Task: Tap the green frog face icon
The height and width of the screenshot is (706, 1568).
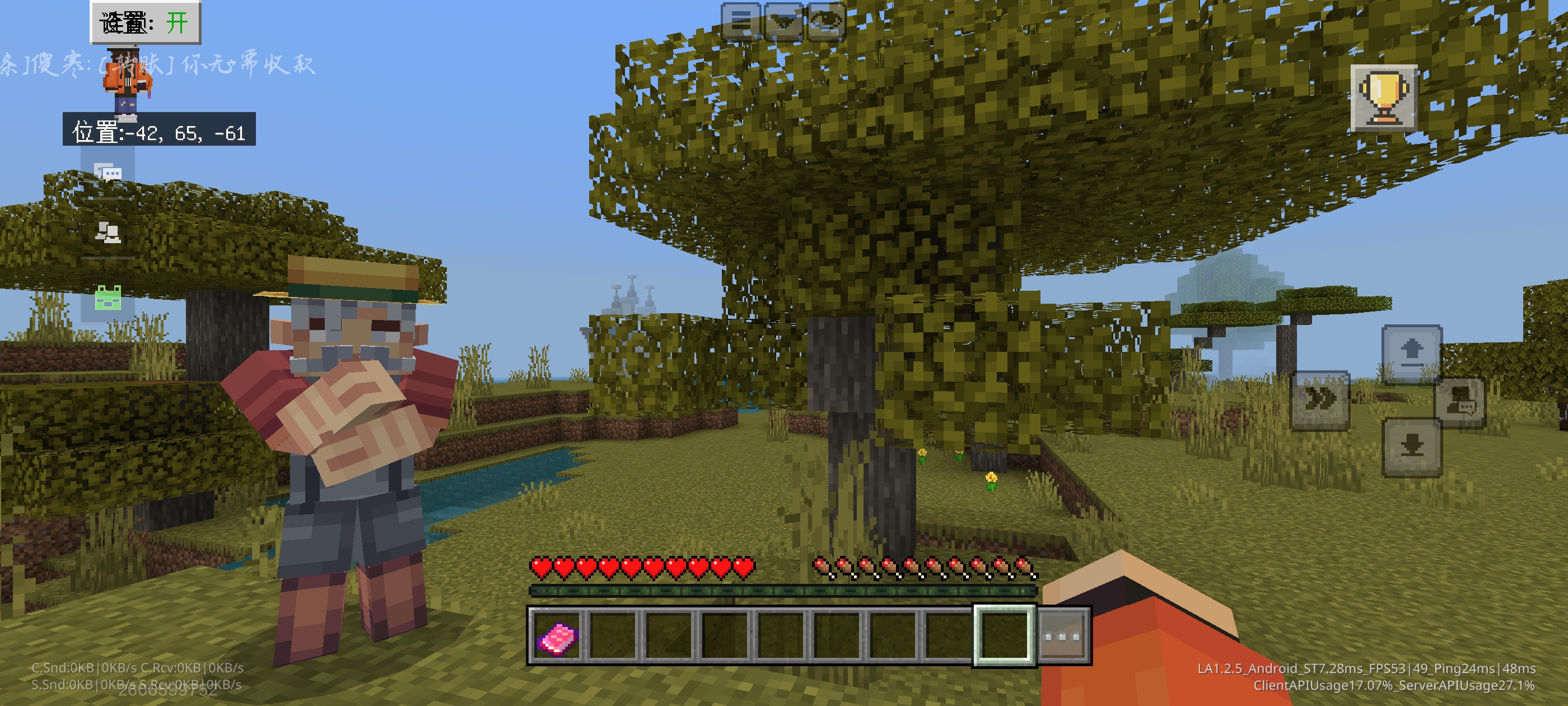Action: [108, 298]
